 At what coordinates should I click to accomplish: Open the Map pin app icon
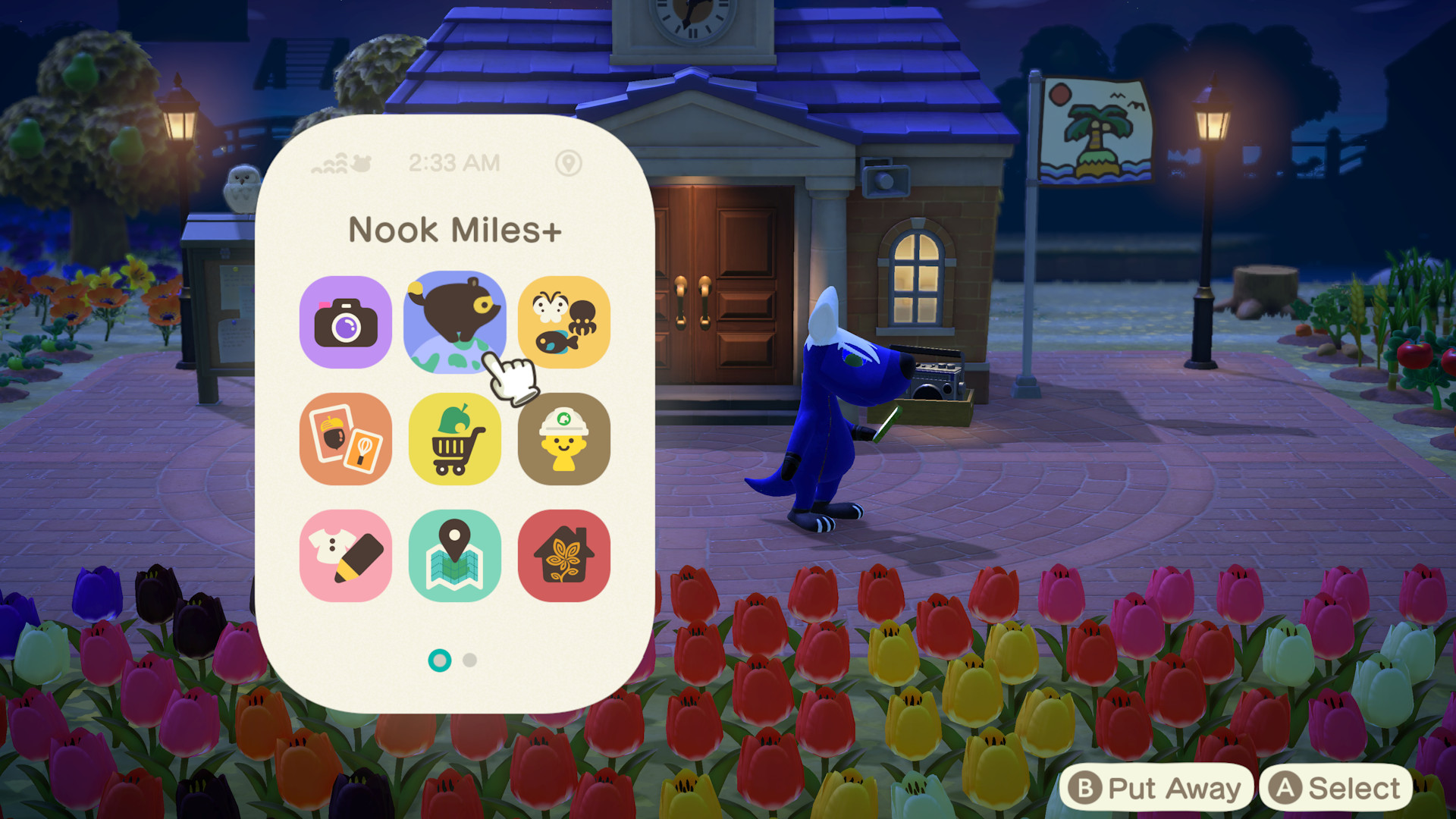[x=454, y=554]
